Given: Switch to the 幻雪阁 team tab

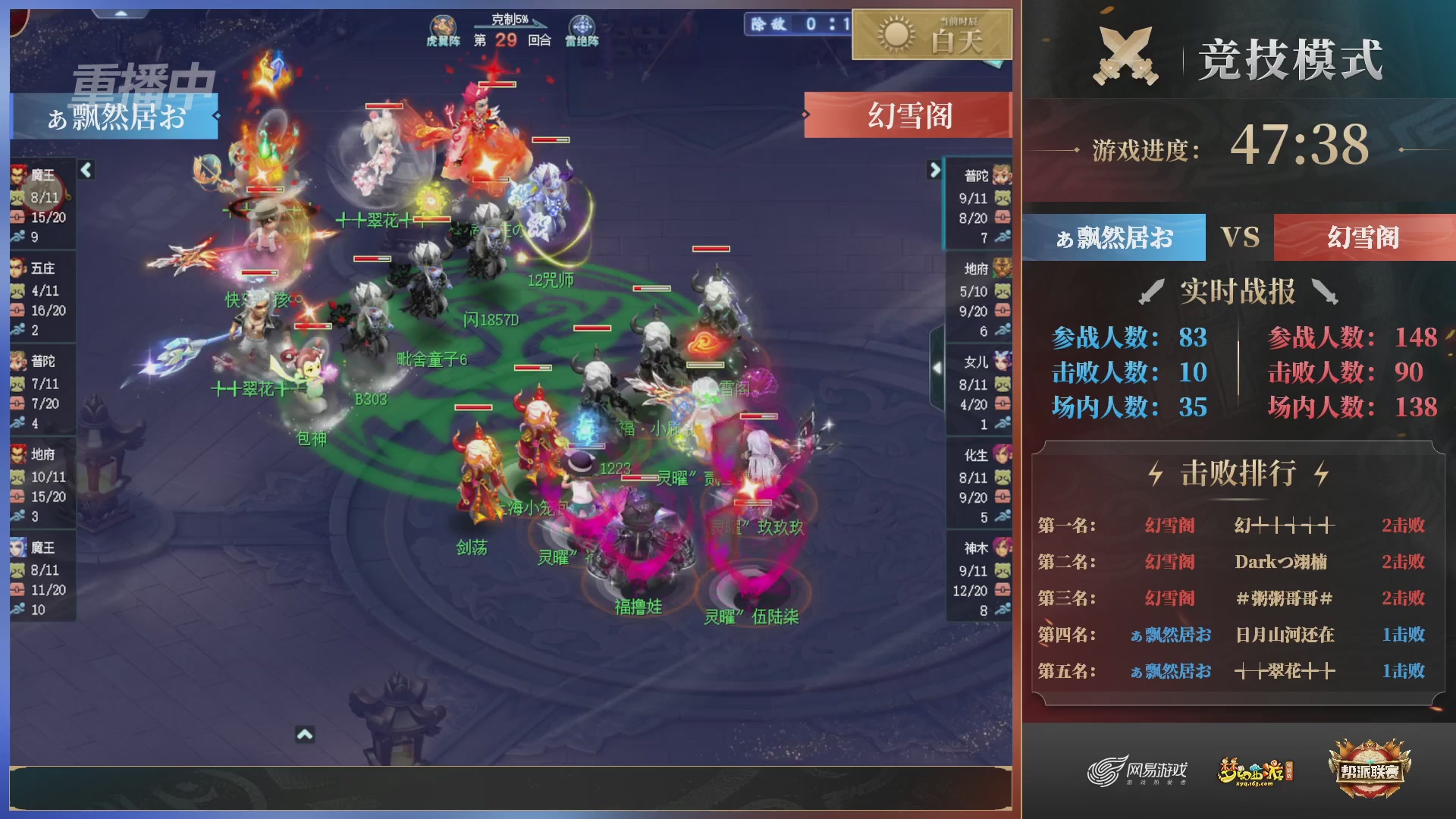Looking at the screenshot, I should pyautogui.click(x=1365, y=237).
